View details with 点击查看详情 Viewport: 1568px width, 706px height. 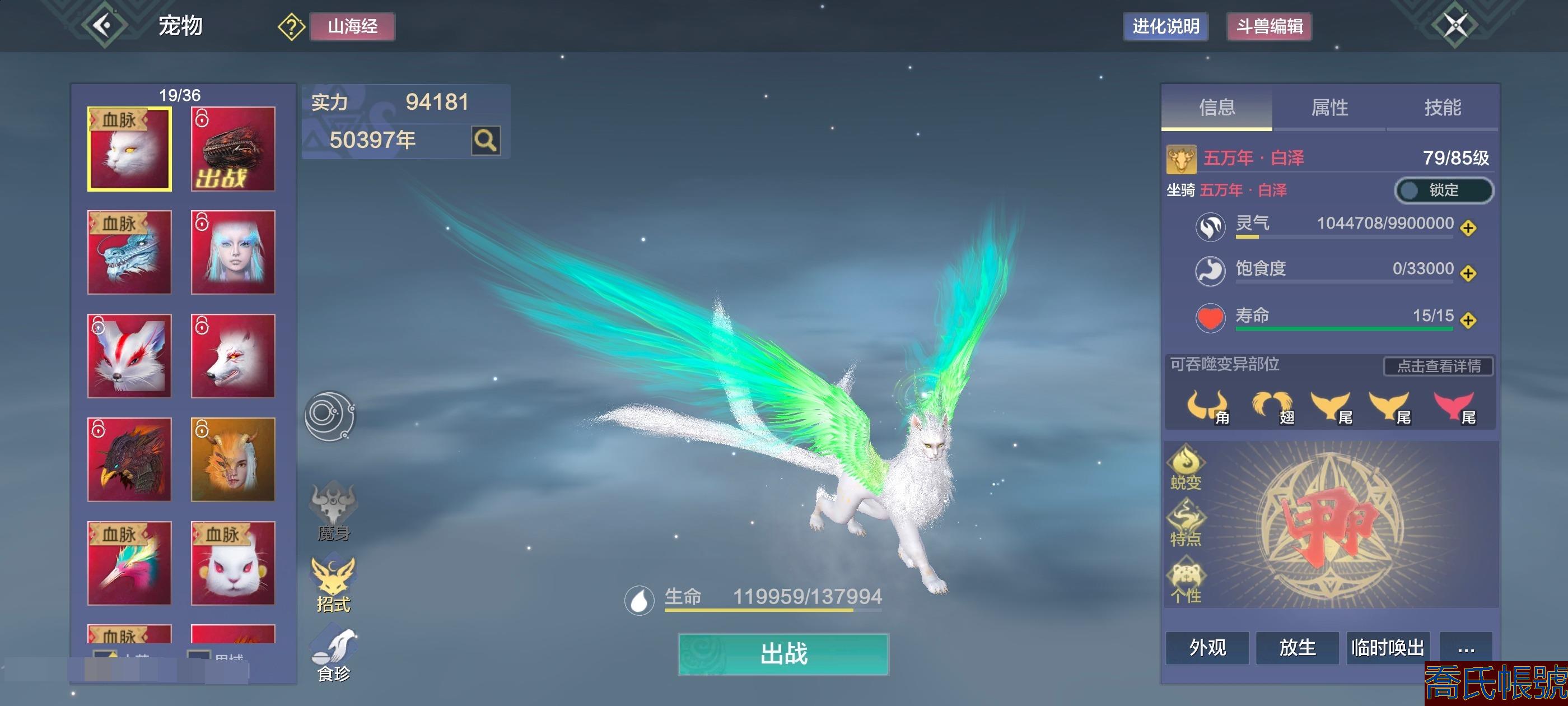(x=1438, y=366)
